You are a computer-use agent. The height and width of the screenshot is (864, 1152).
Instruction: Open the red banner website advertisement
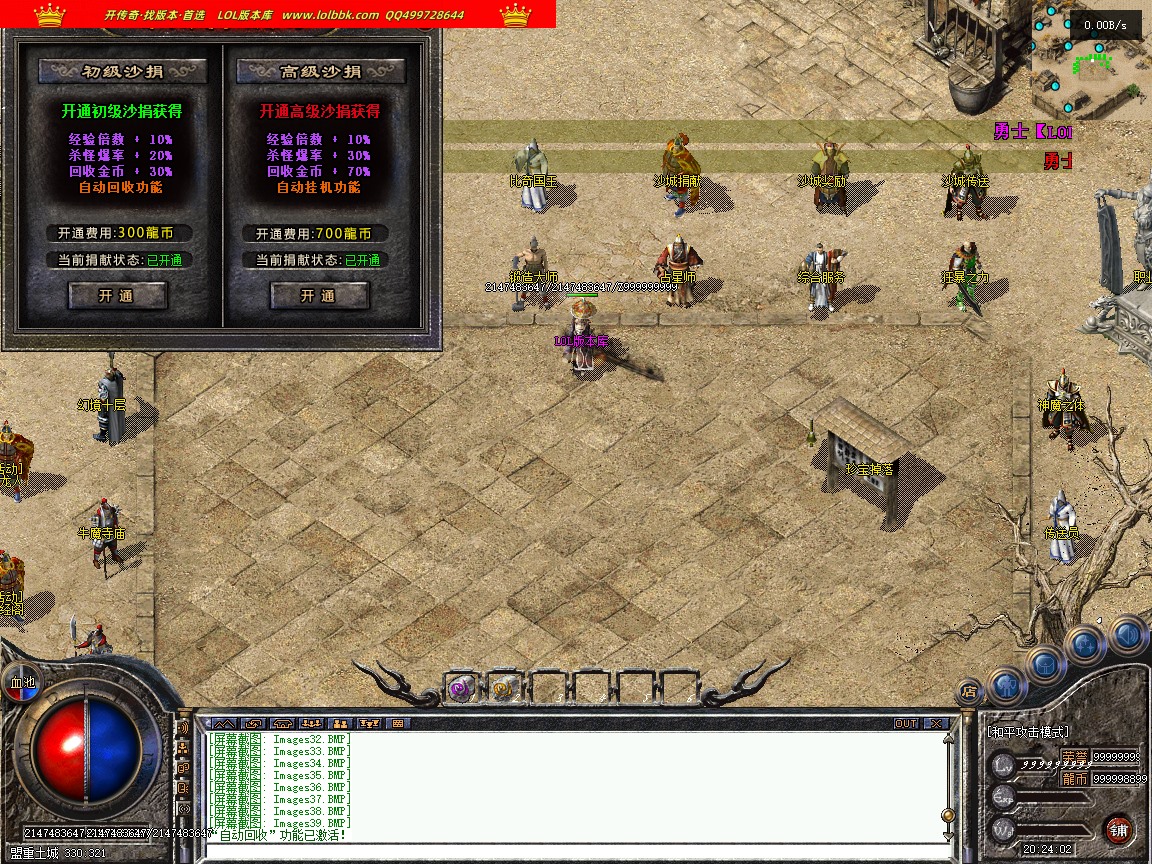tap(278, 14)
